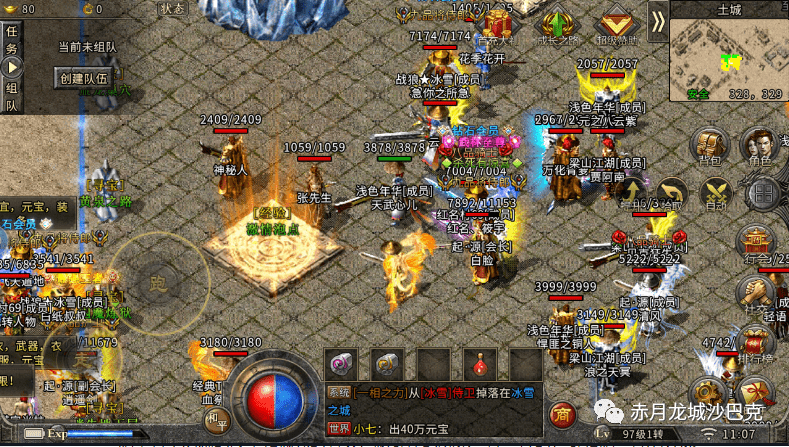Switch to the 任务 quest tab

[x=11, y=41]
